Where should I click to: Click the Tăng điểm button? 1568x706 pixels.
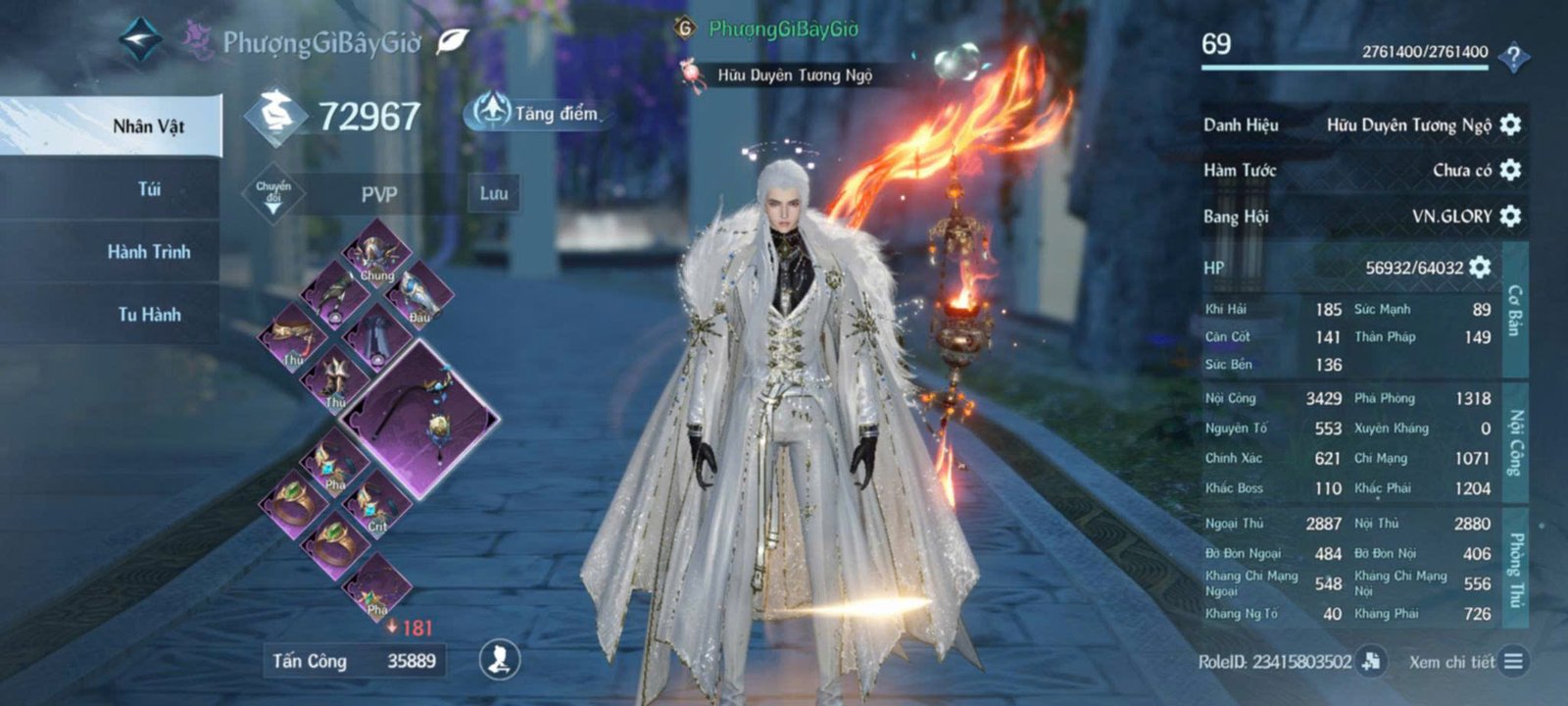coord(536,114)
